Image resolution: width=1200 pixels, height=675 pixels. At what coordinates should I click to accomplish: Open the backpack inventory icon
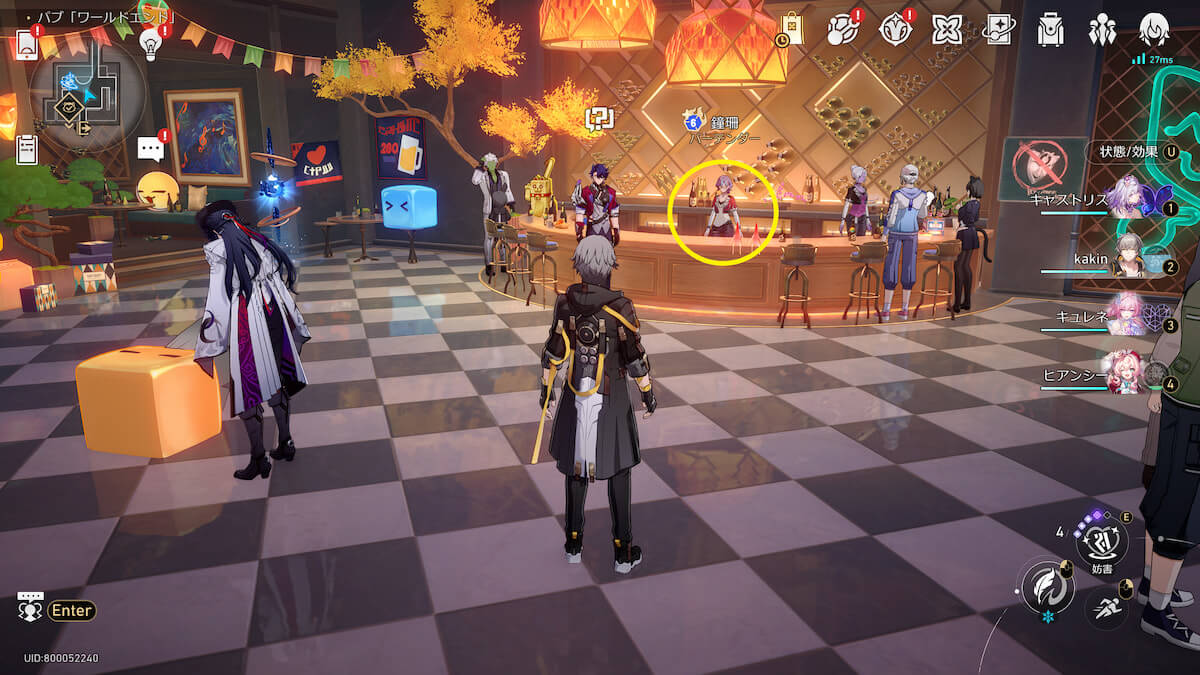pyautogui.click(x=1050, y=30)
